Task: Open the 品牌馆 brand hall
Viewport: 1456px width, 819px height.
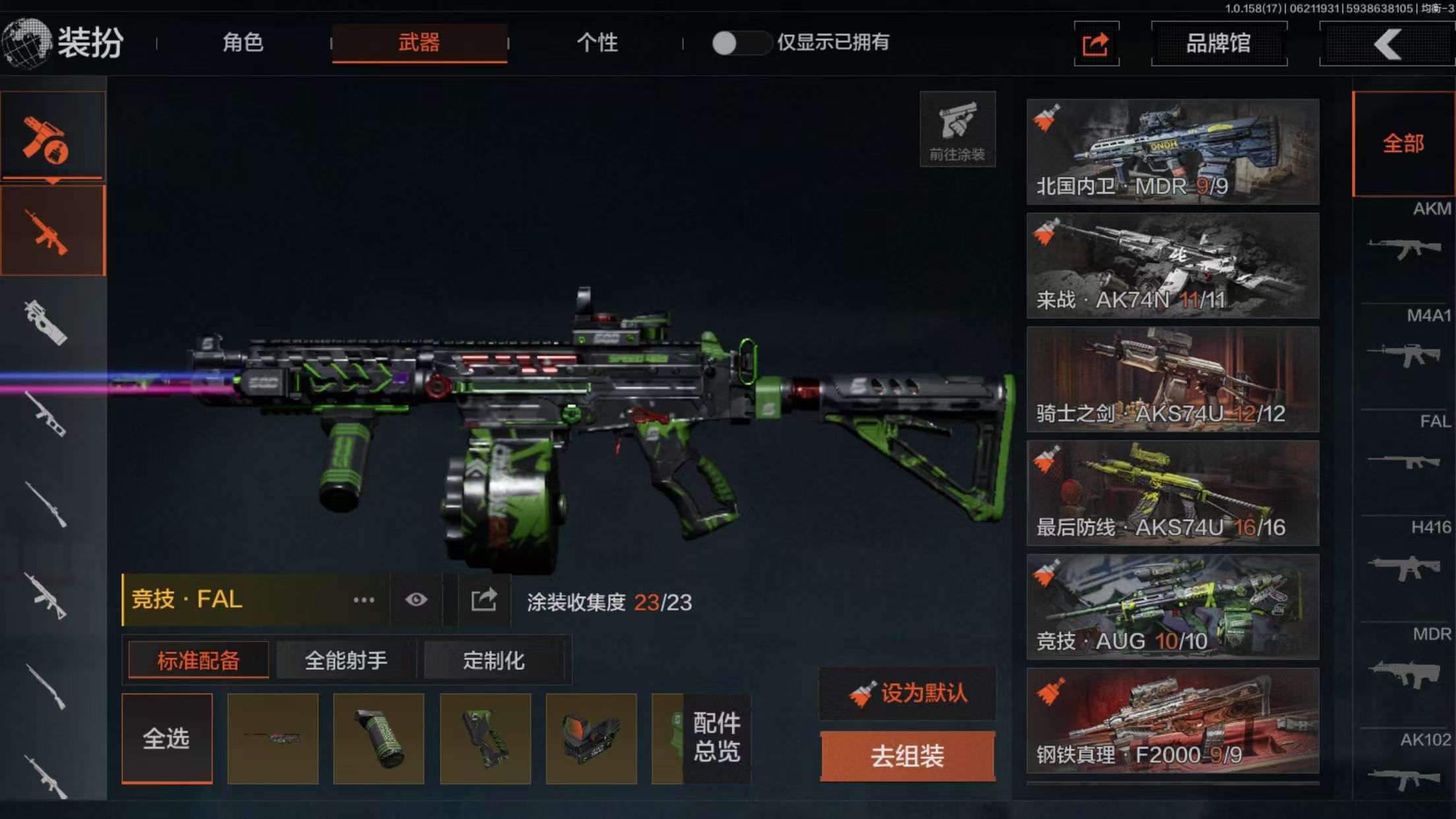Action: [x=1218, y=44]
